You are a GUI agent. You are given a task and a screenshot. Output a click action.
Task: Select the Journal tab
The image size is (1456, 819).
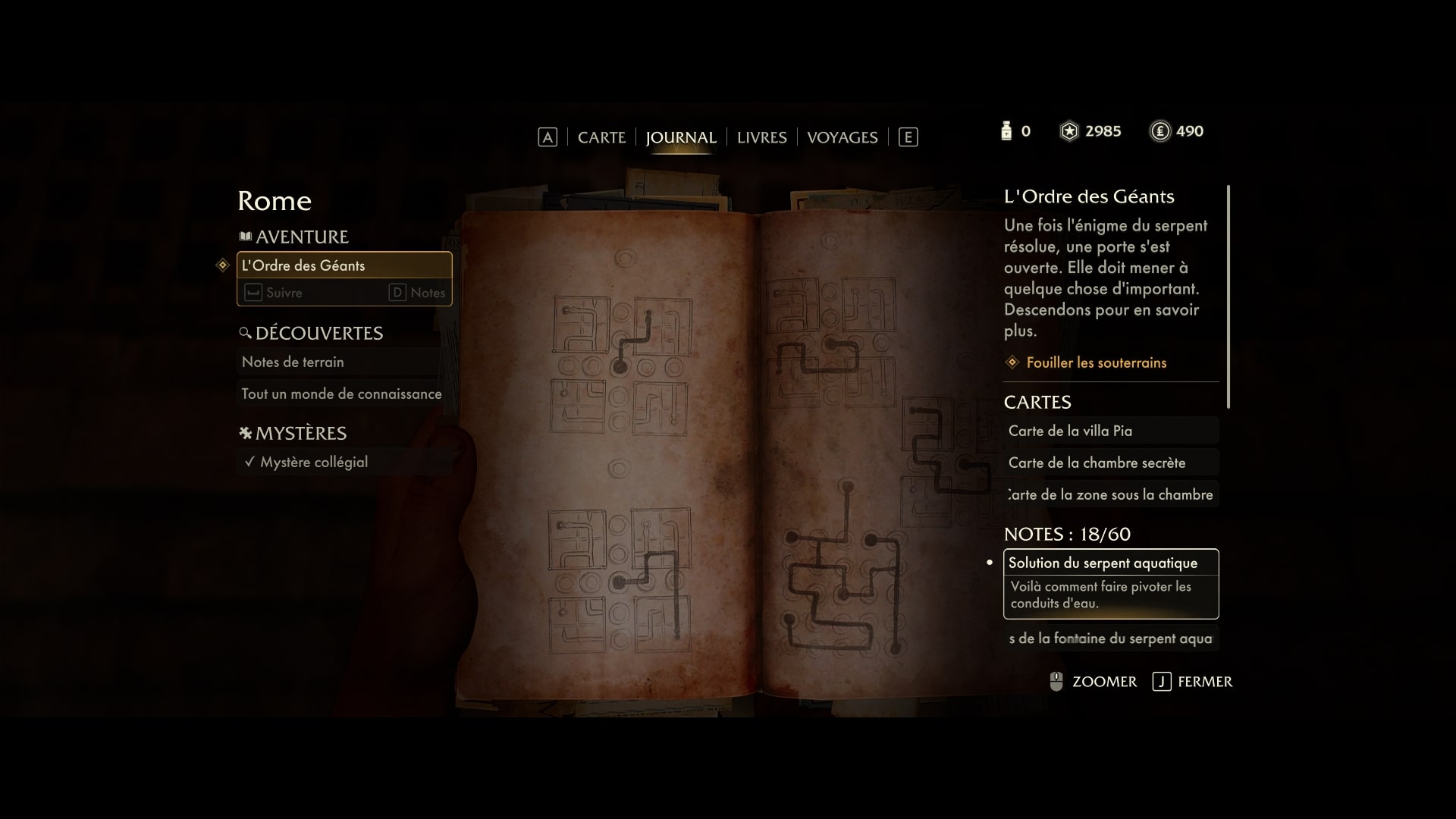click(680, 137)
